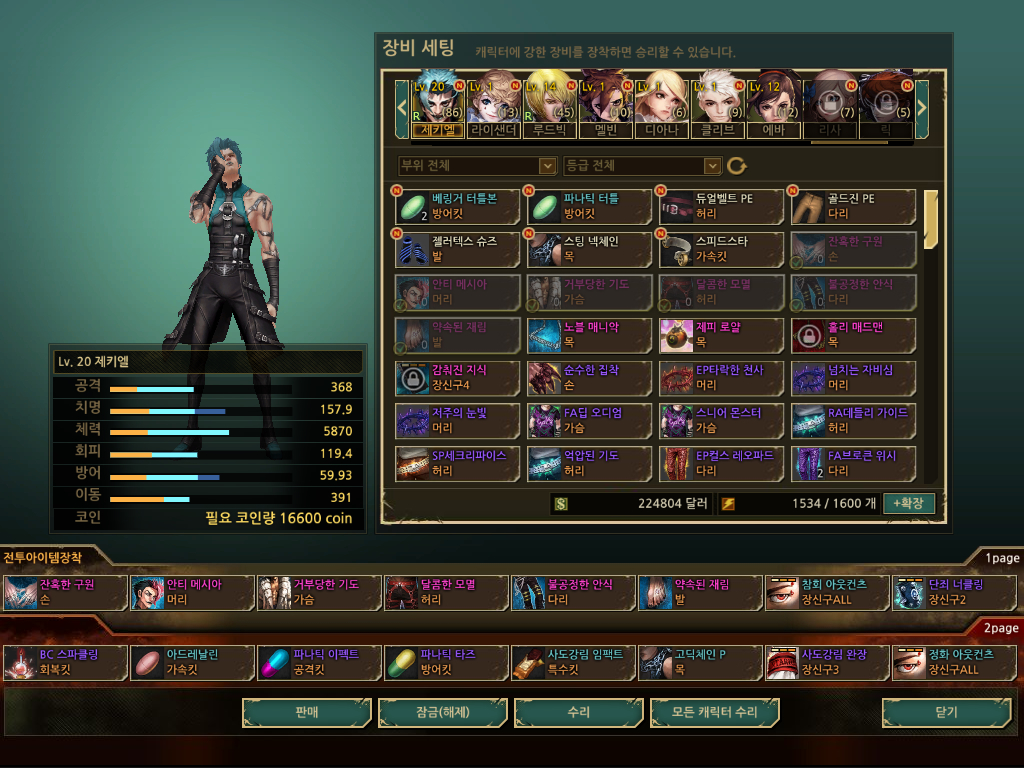Select equipped 아드레날린 accelerator kit slot
The image size is (1024, 768).
(190, 663)
